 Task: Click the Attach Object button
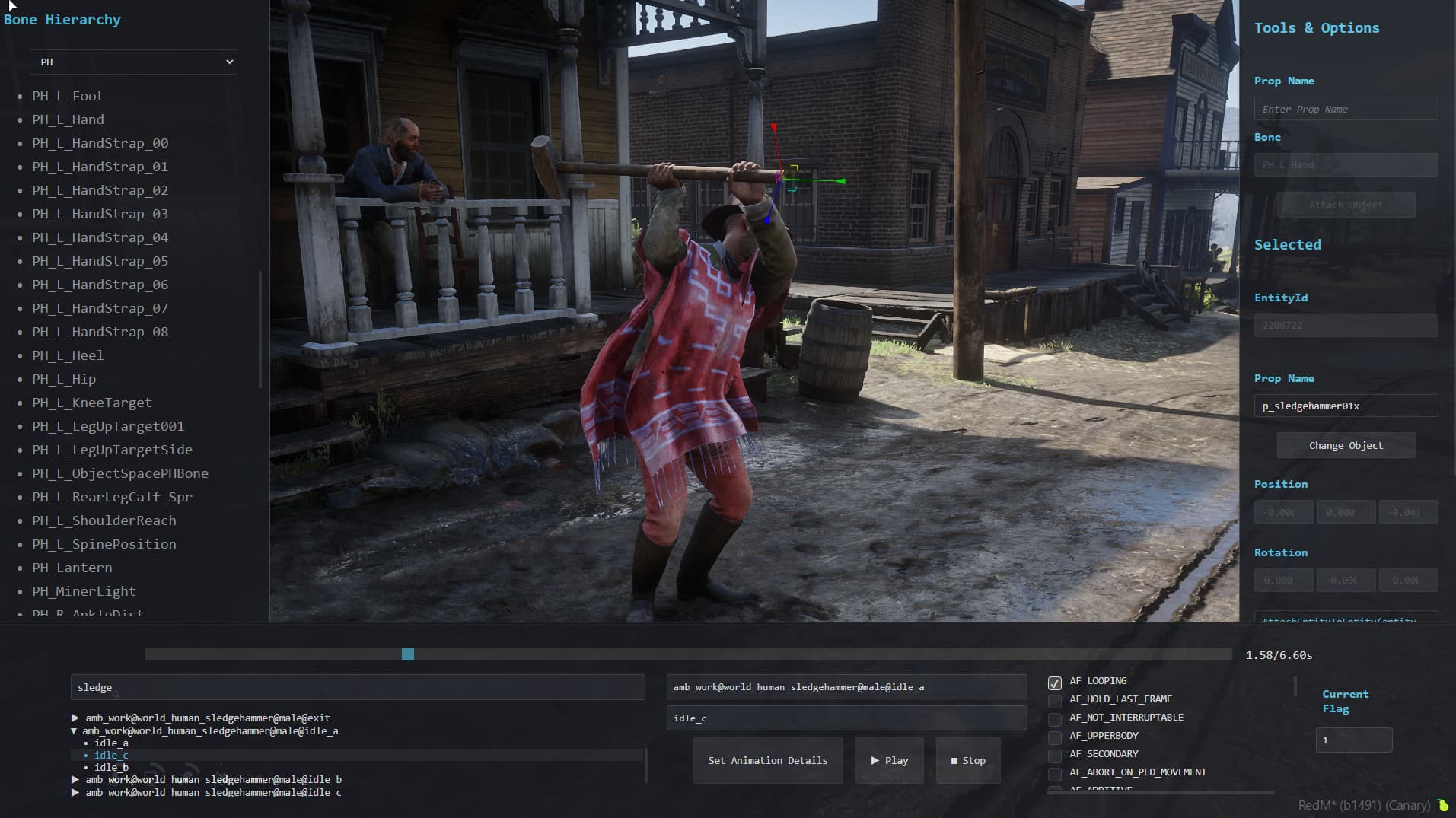click(1346, 204)
